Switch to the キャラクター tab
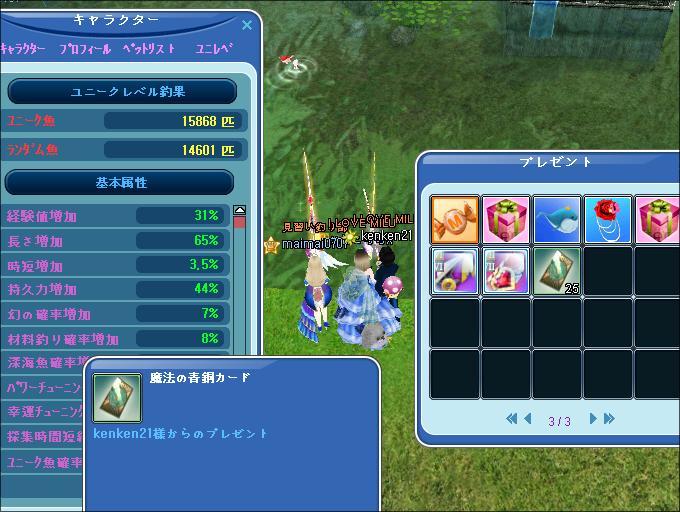The height and width of the screenshot is (512, 680). click(24, 48)
